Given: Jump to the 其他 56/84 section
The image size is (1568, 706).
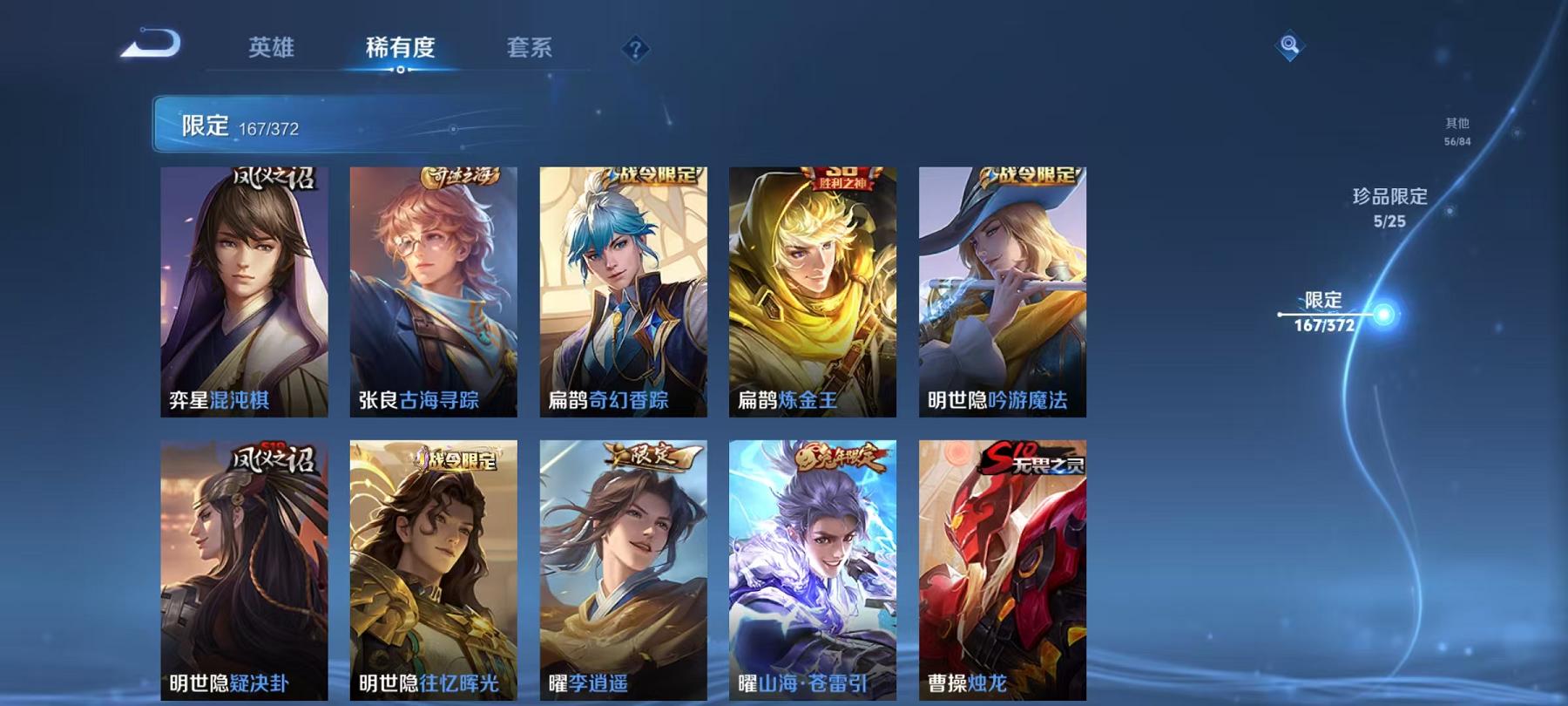Looking at the screenshot, I should click(1456, 131).
